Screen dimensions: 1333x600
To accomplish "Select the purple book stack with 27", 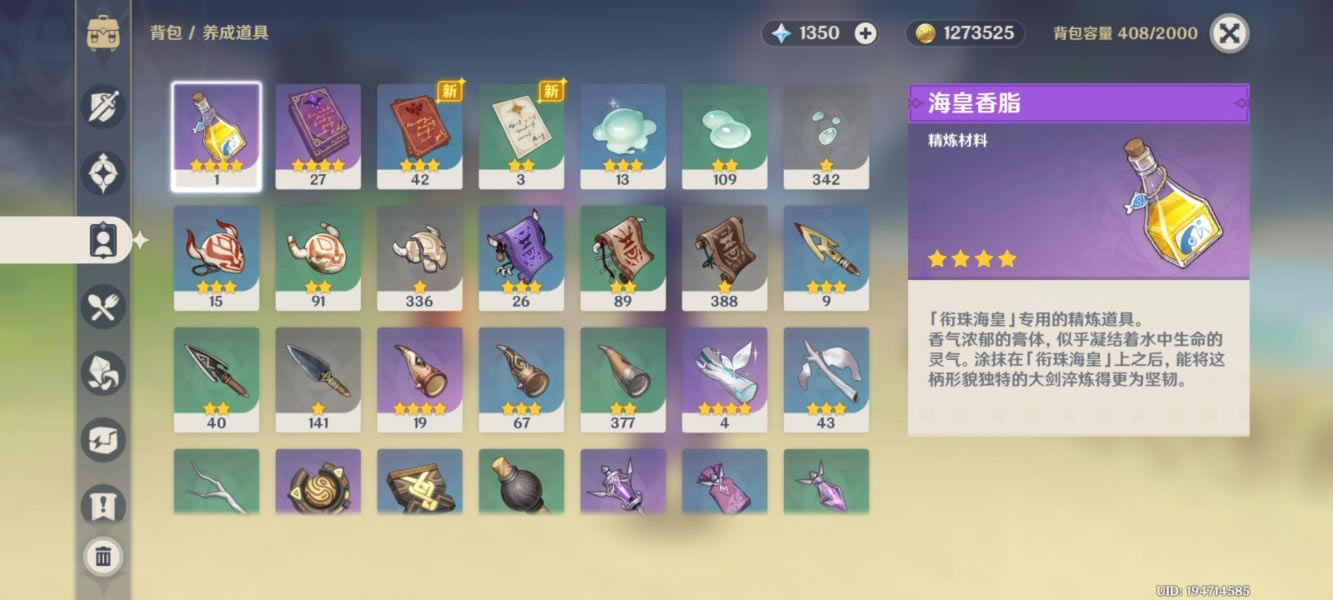I will [318, 136].
